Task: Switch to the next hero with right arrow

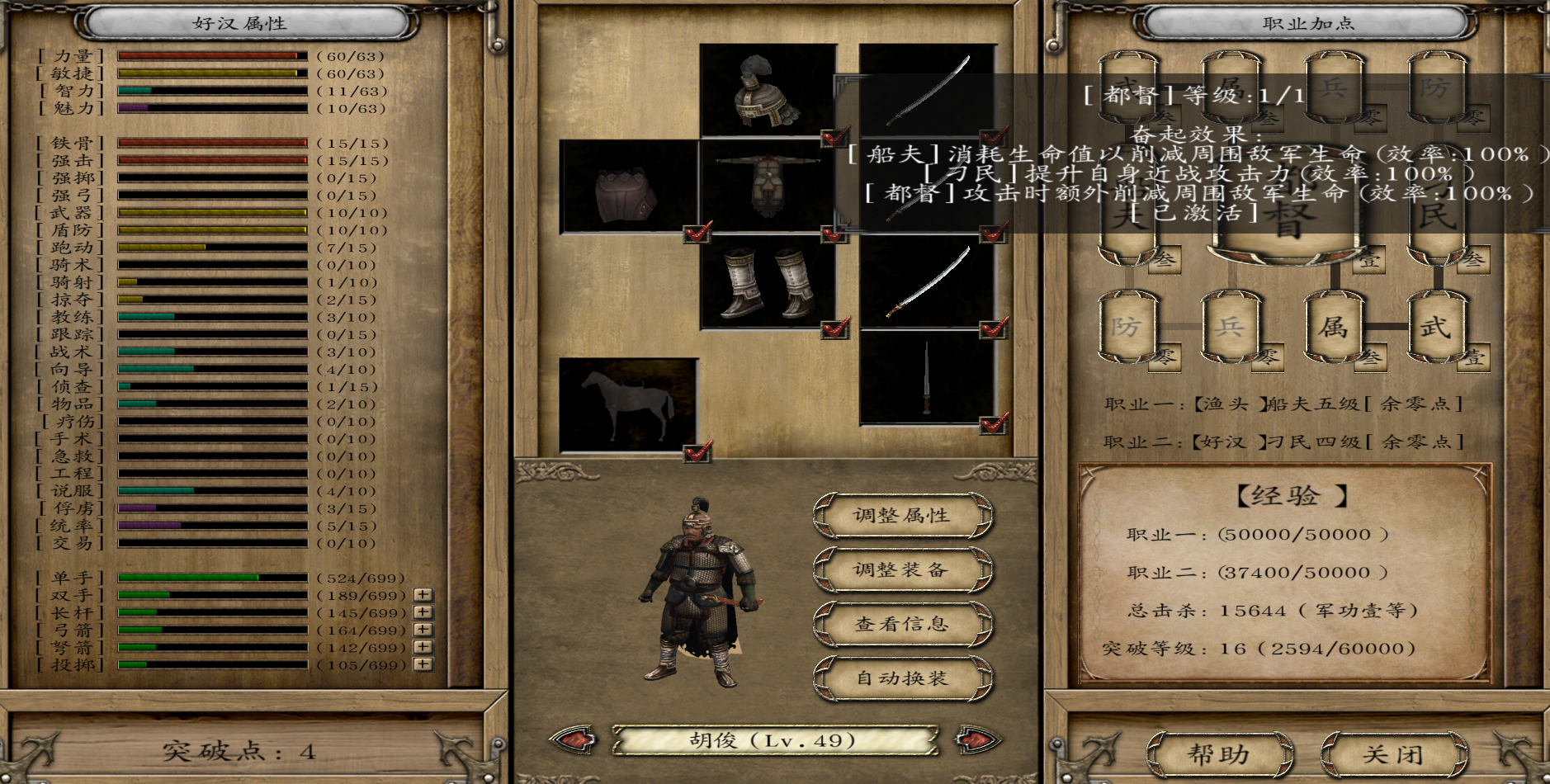Action: 976,739
